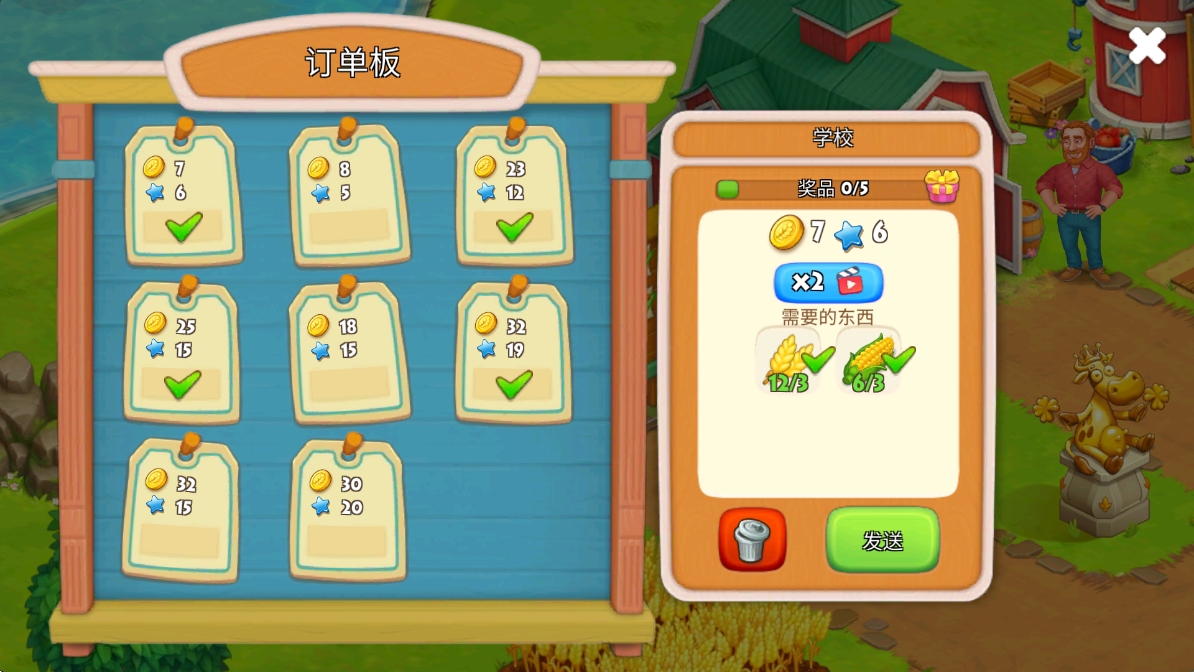The image size is (1194, 672).
Task: Open the order card showing 18 coins
Action: pyautogui.click(x=348, y=353)
